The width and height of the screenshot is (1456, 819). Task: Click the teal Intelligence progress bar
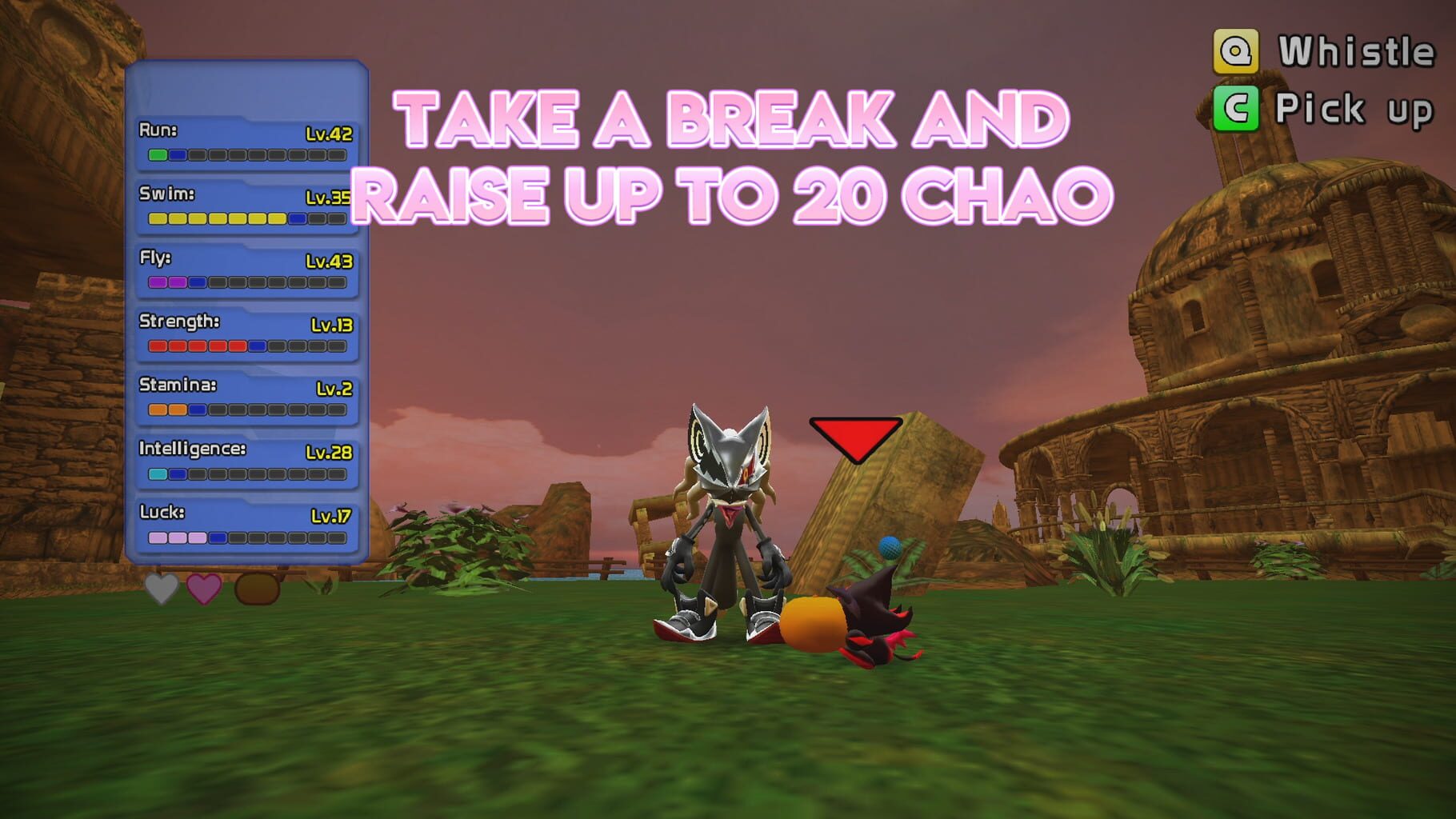[156, 473]
